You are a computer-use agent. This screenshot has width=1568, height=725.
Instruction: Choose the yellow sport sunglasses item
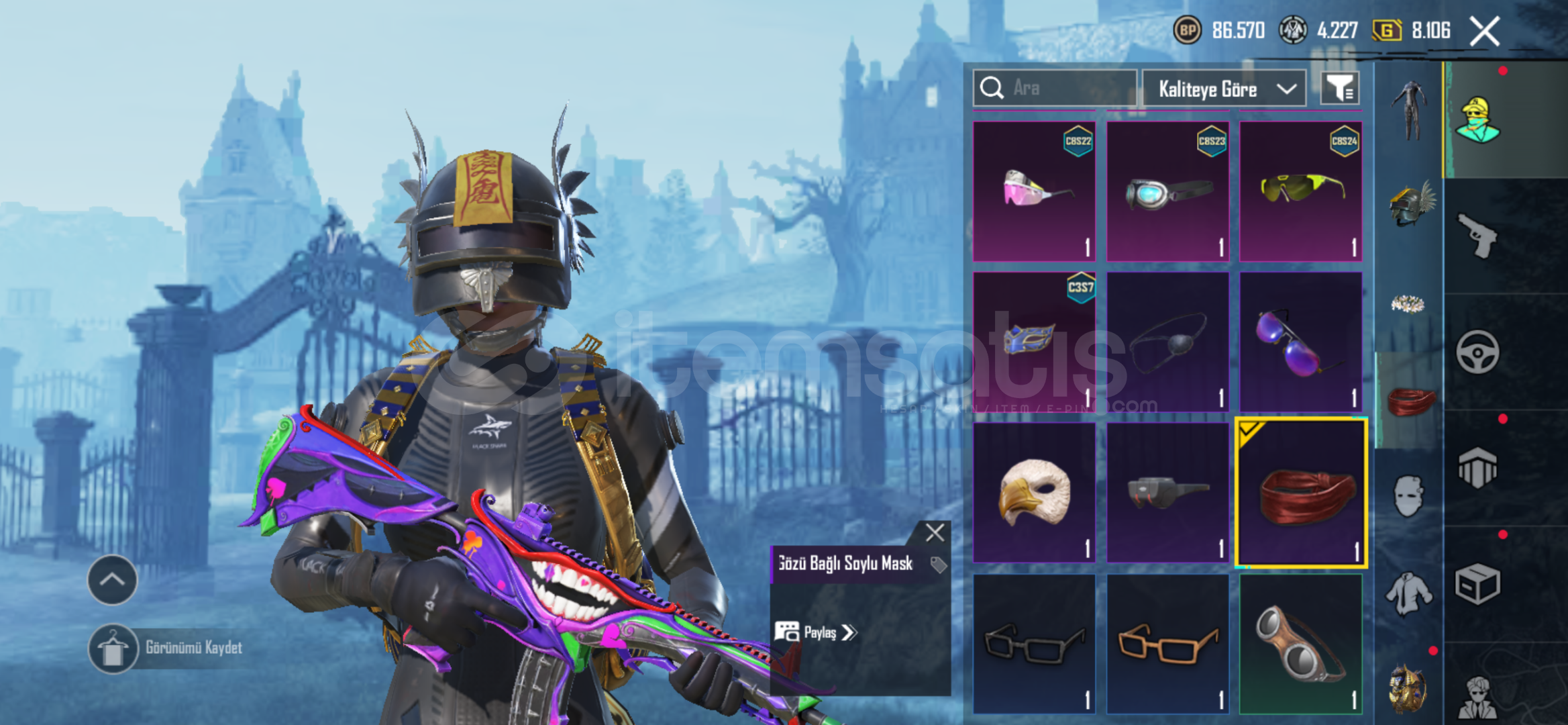coord(1300,192)
